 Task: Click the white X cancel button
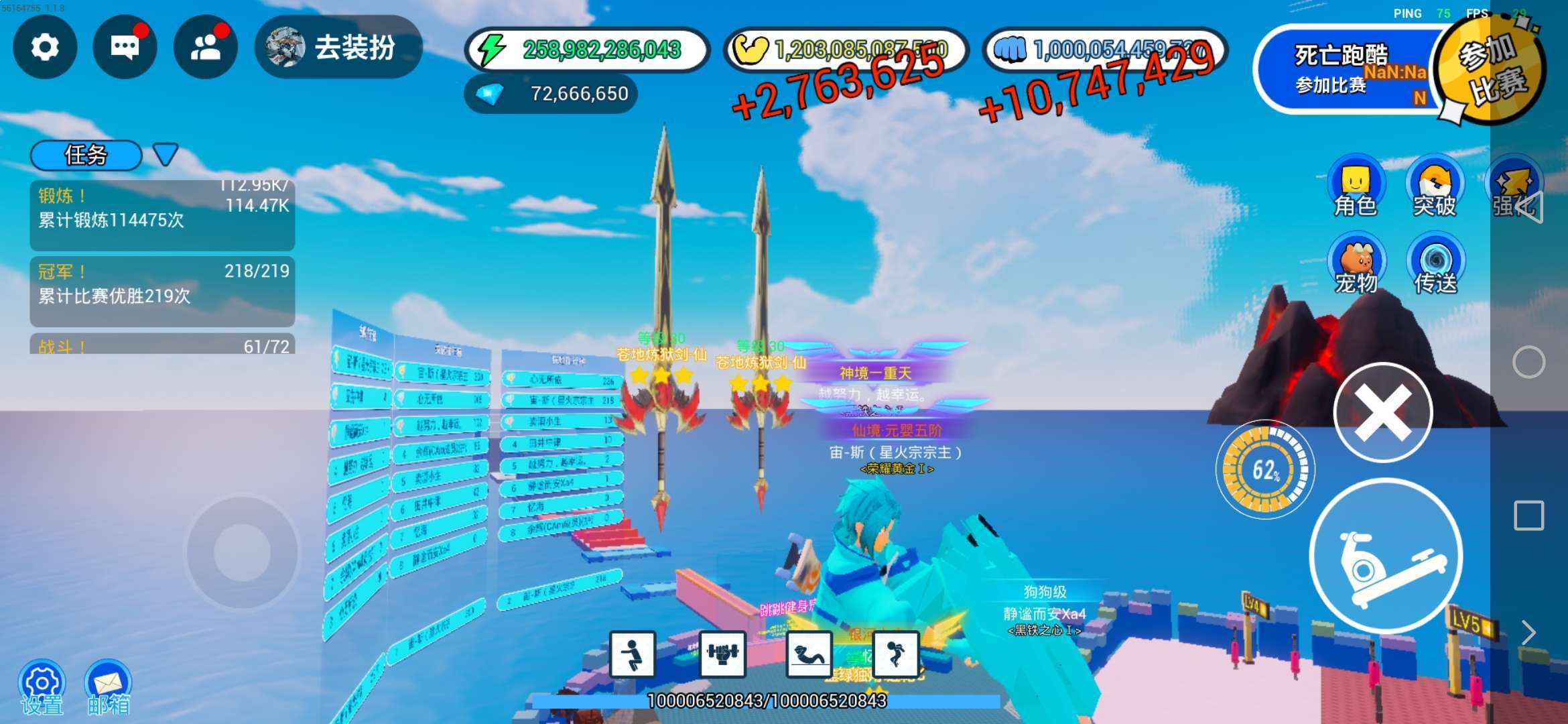1382,412
